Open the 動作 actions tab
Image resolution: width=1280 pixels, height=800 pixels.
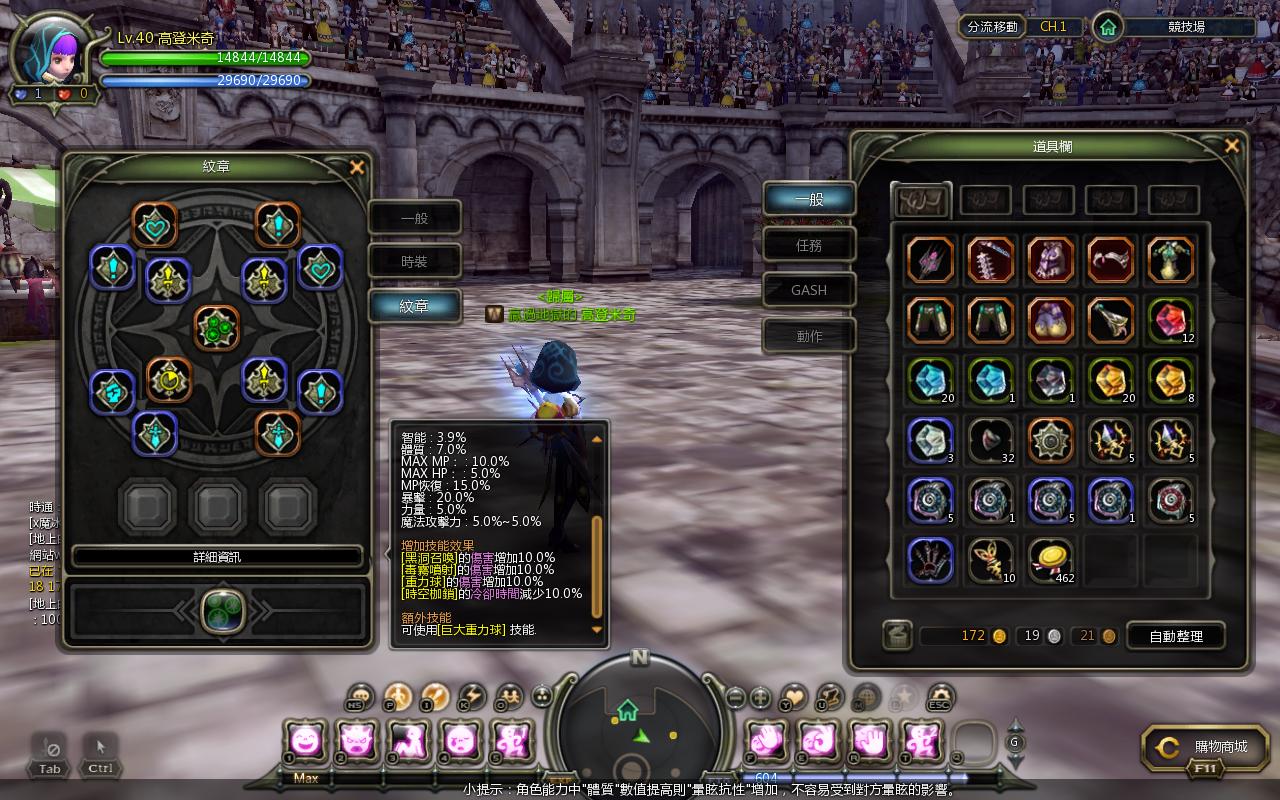point(809,336)
